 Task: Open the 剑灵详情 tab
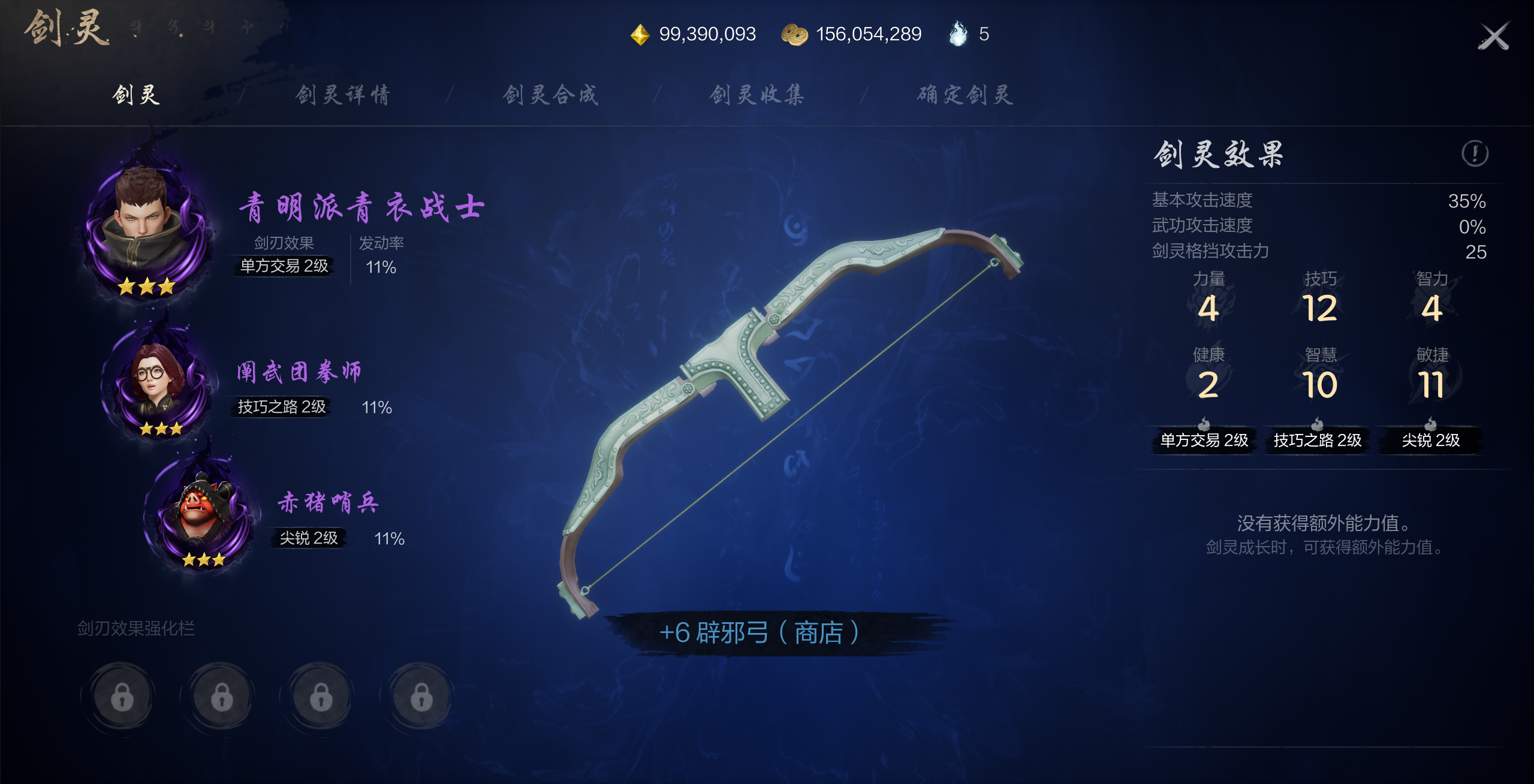[x=343, y=95]
